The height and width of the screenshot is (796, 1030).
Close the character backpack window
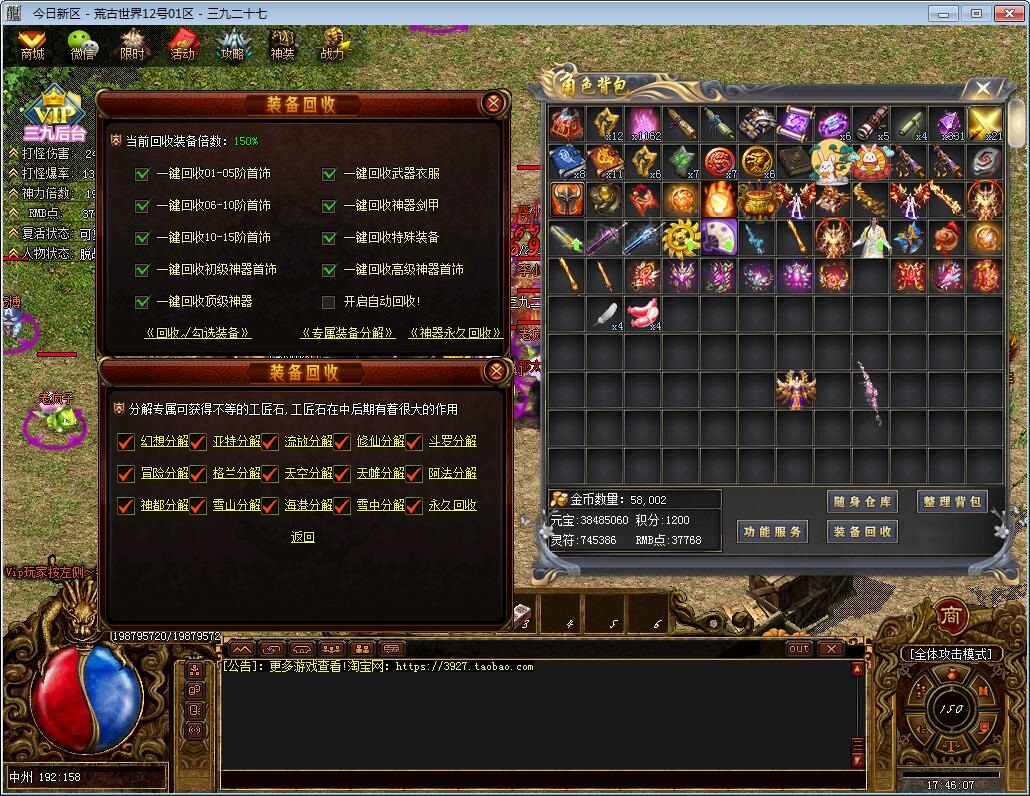click(984, 89)
